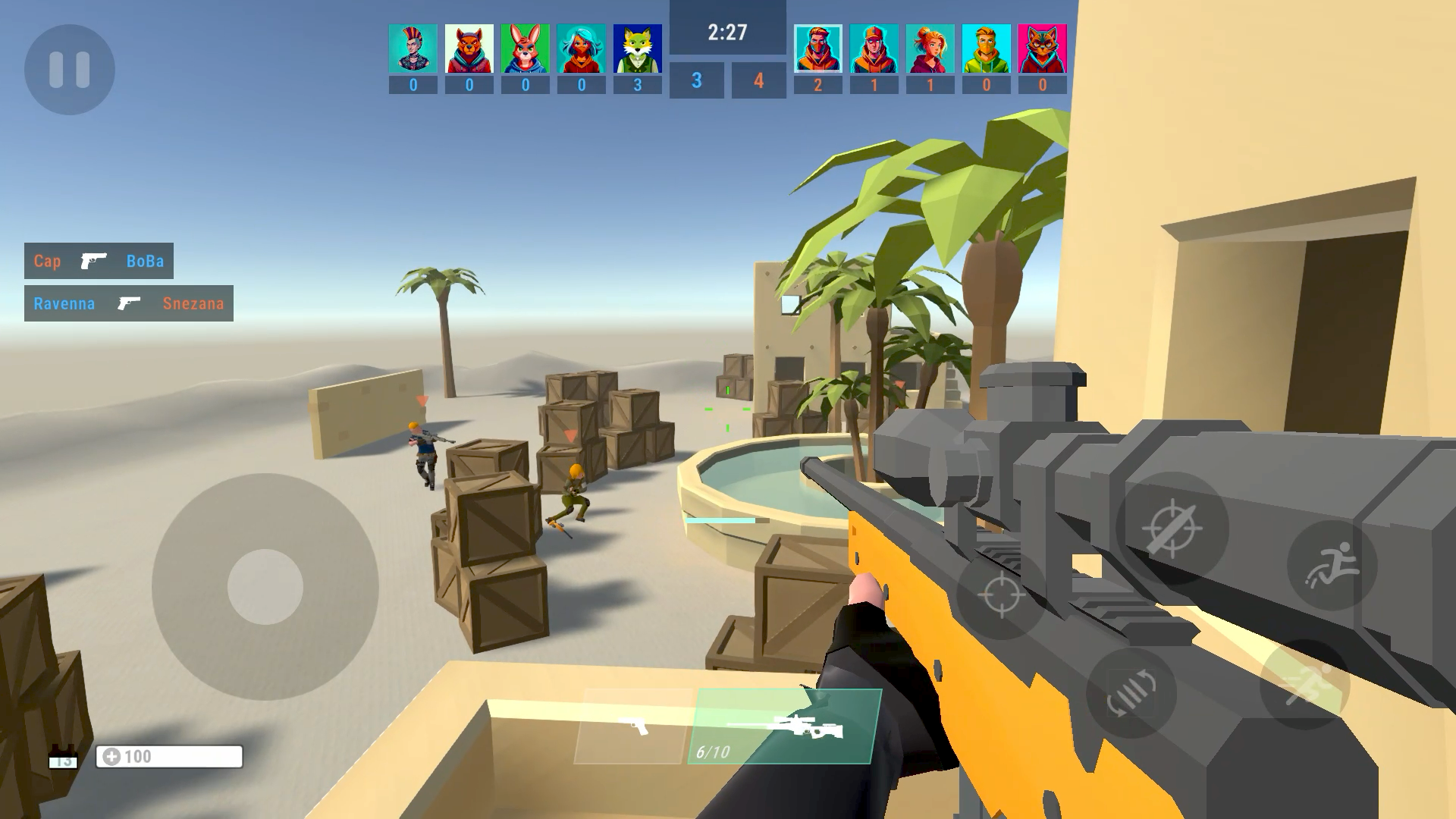Image resolution: width=1456 pixels, height=819 pixels.
Task: Tap the grenade icon at bottom-left
Action: pos(62,755)
